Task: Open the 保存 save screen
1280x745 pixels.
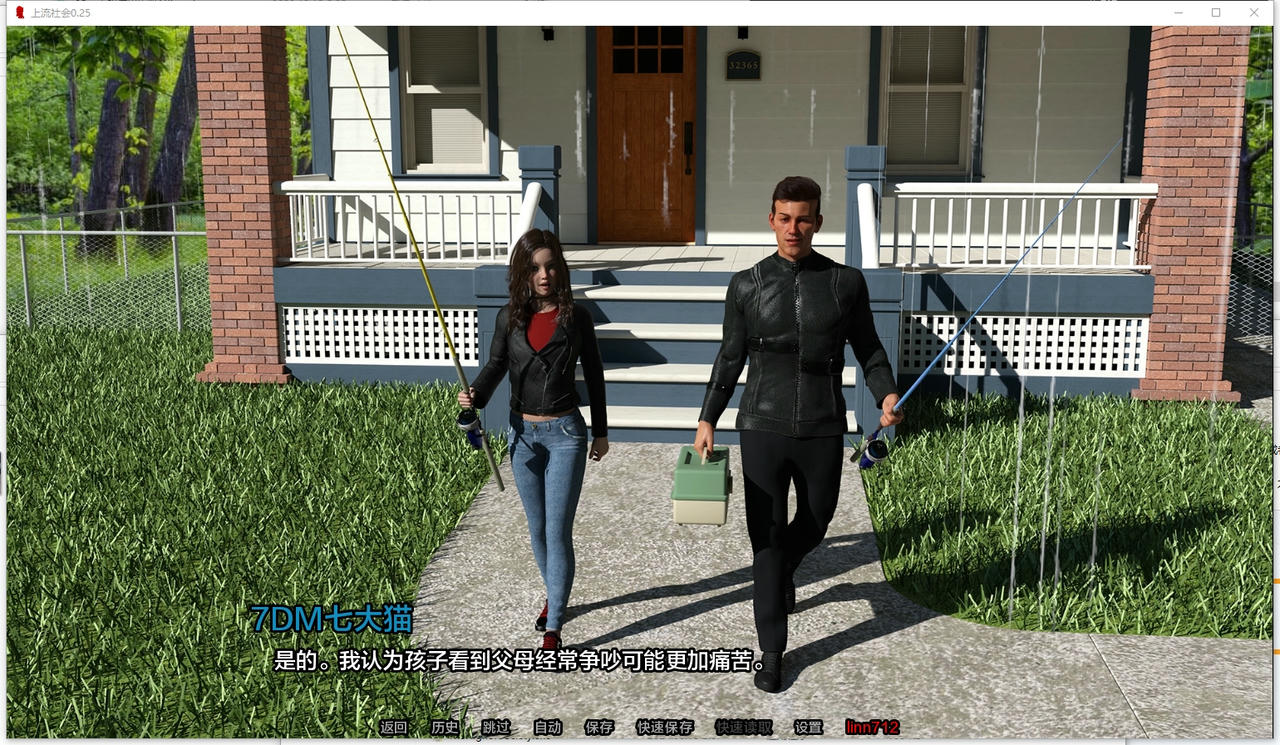Action: 598,728
